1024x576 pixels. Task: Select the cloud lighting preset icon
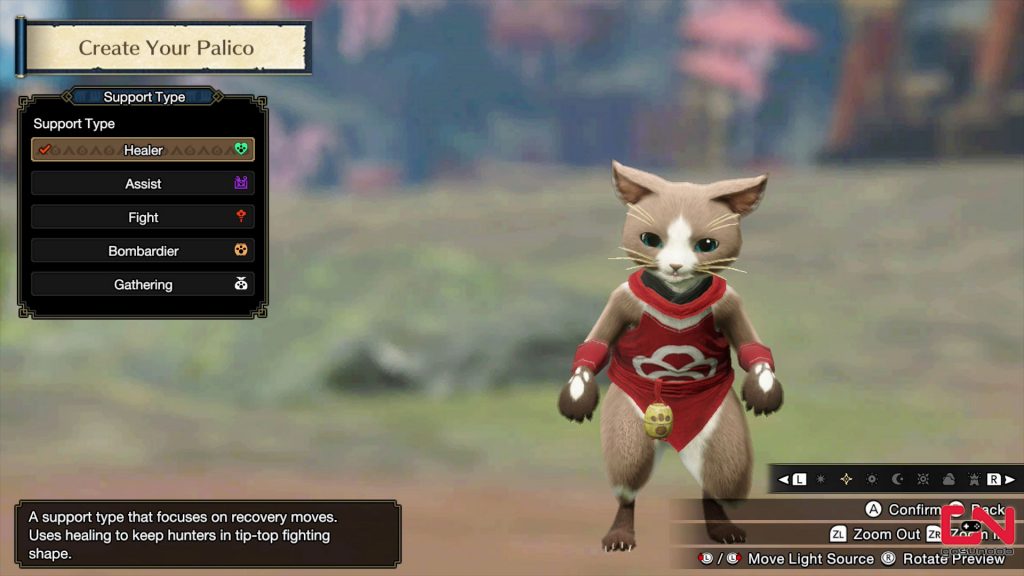point(947,480)
